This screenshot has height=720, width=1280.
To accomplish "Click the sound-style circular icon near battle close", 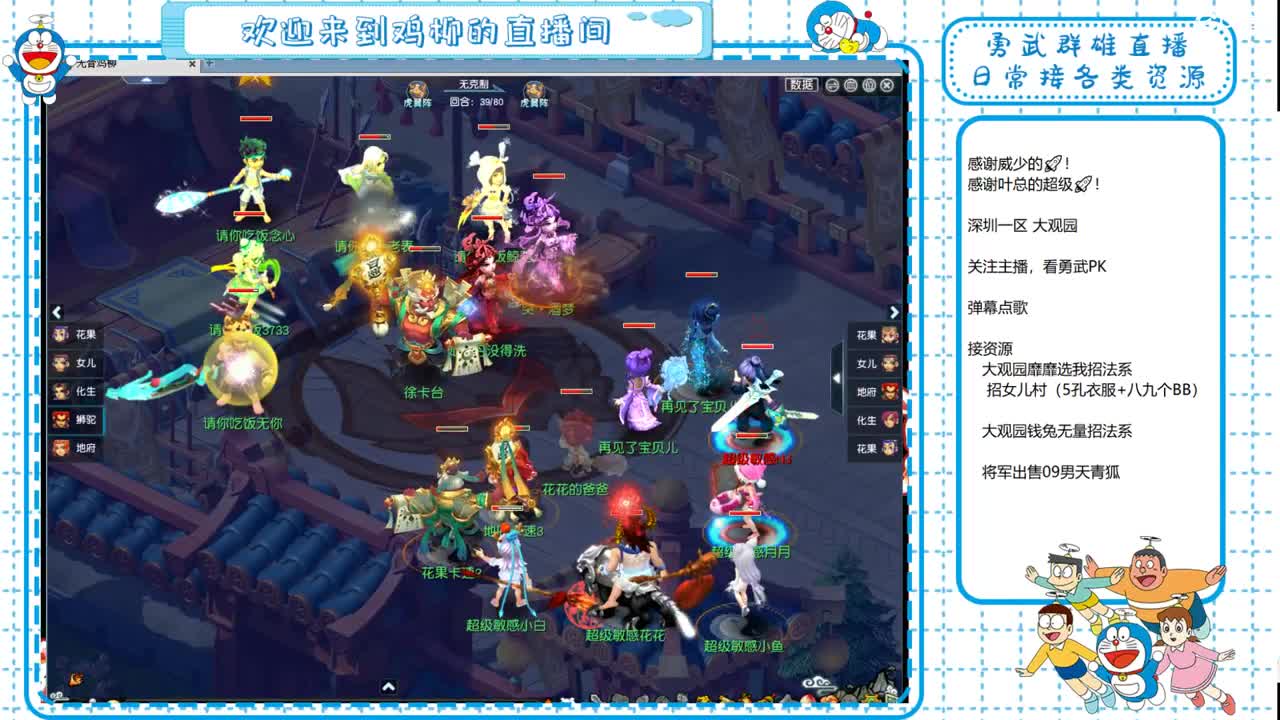I will click(x=868, y=85).
